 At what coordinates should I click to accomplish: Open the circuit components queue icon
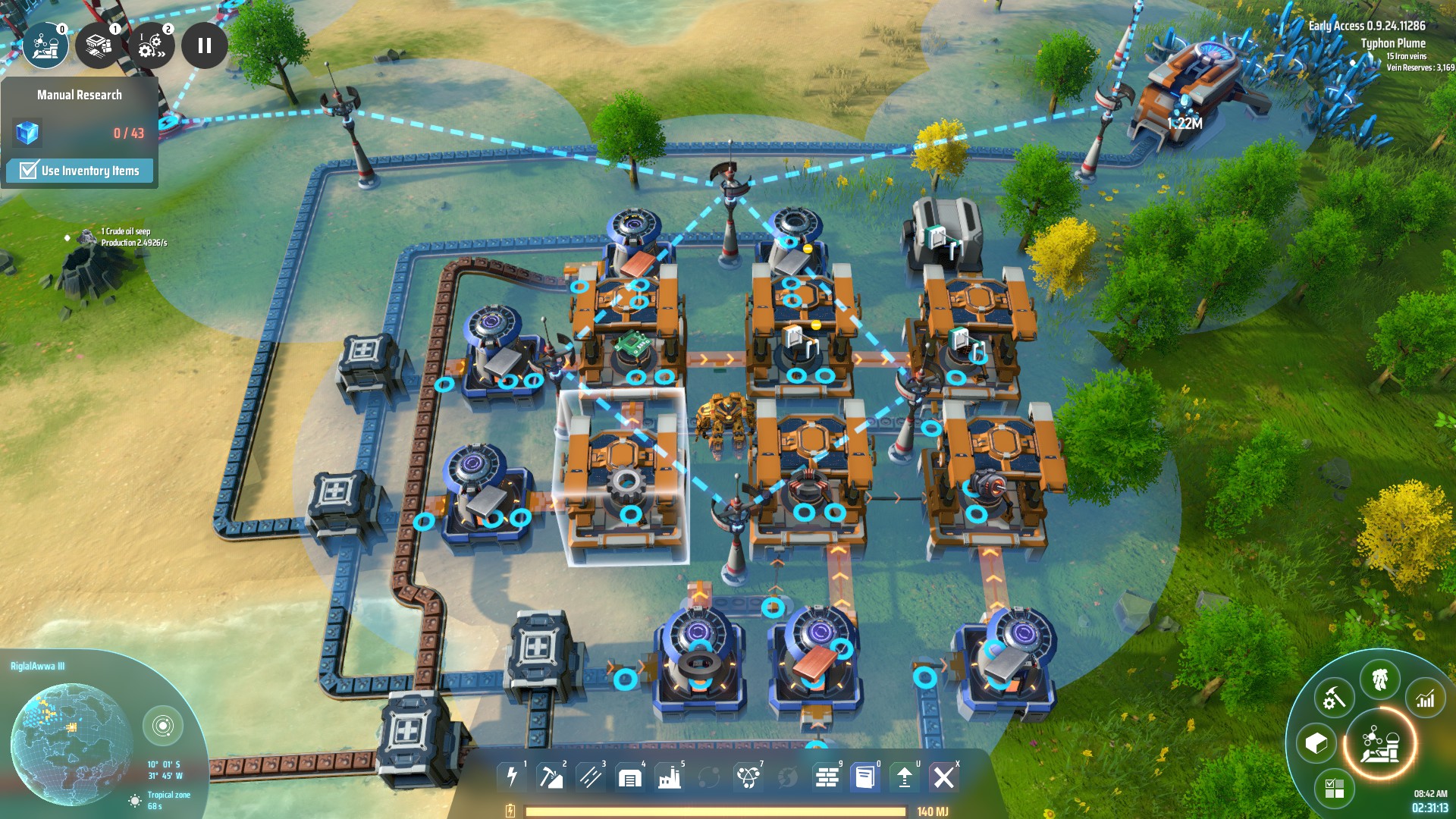coord(99,45)
